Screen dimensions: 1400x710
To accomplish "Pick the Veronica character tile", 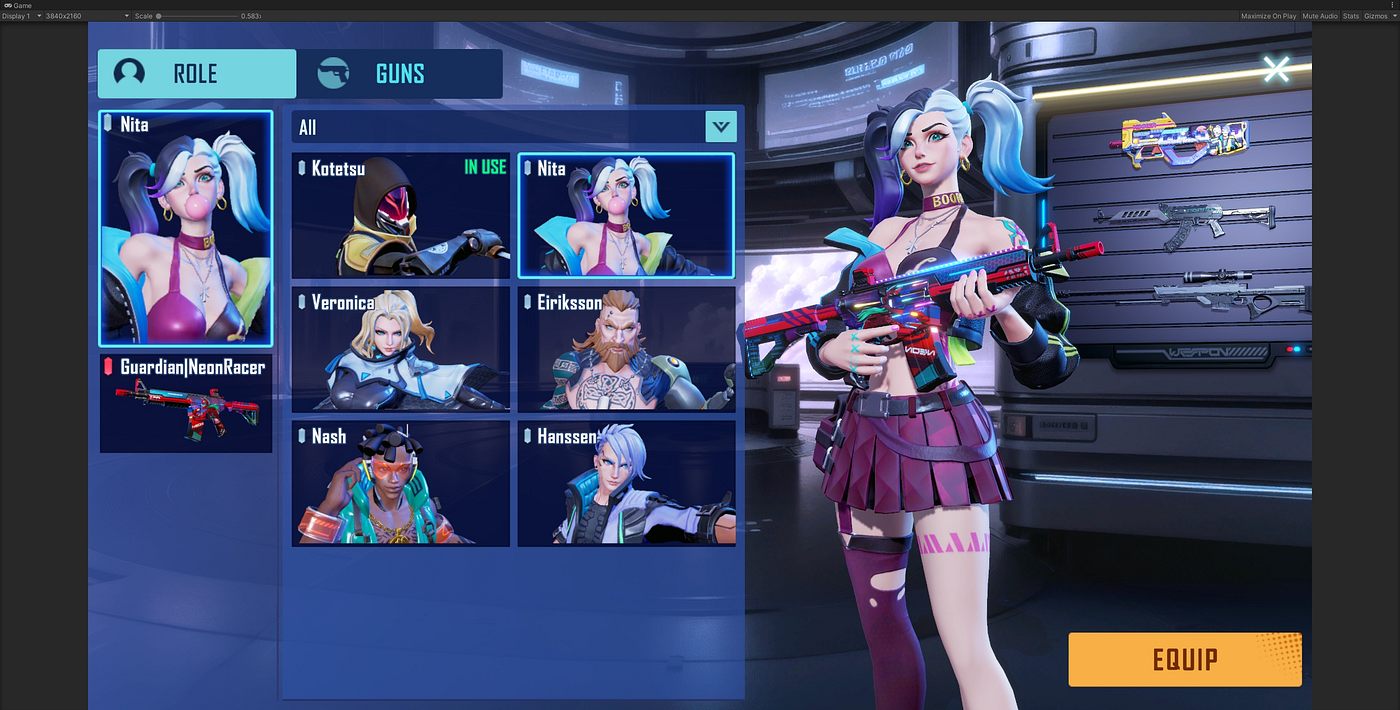I will (401, 350).
